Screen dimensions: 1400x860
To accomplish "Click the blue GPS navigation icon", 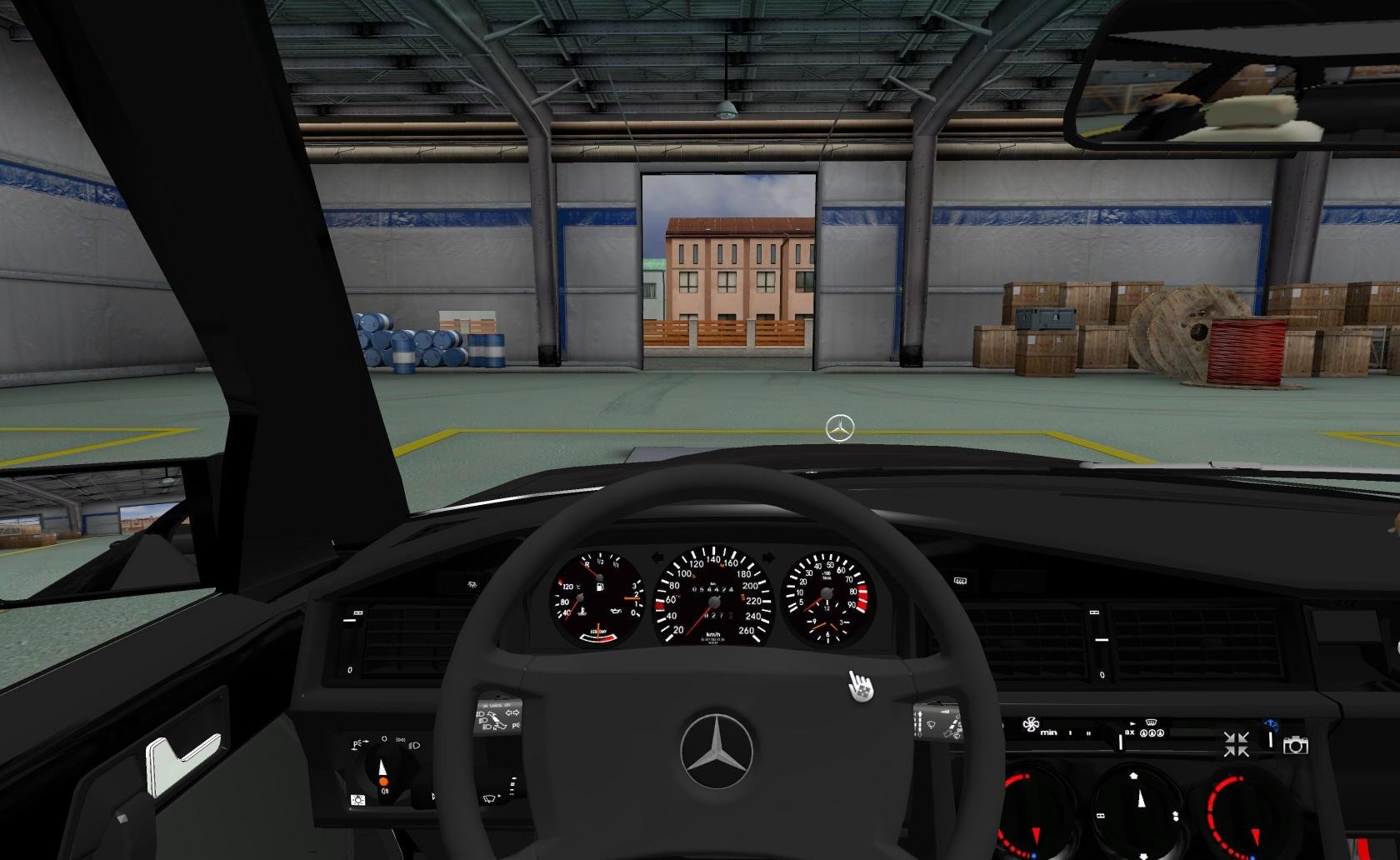I will click(x=1271, y=724).
